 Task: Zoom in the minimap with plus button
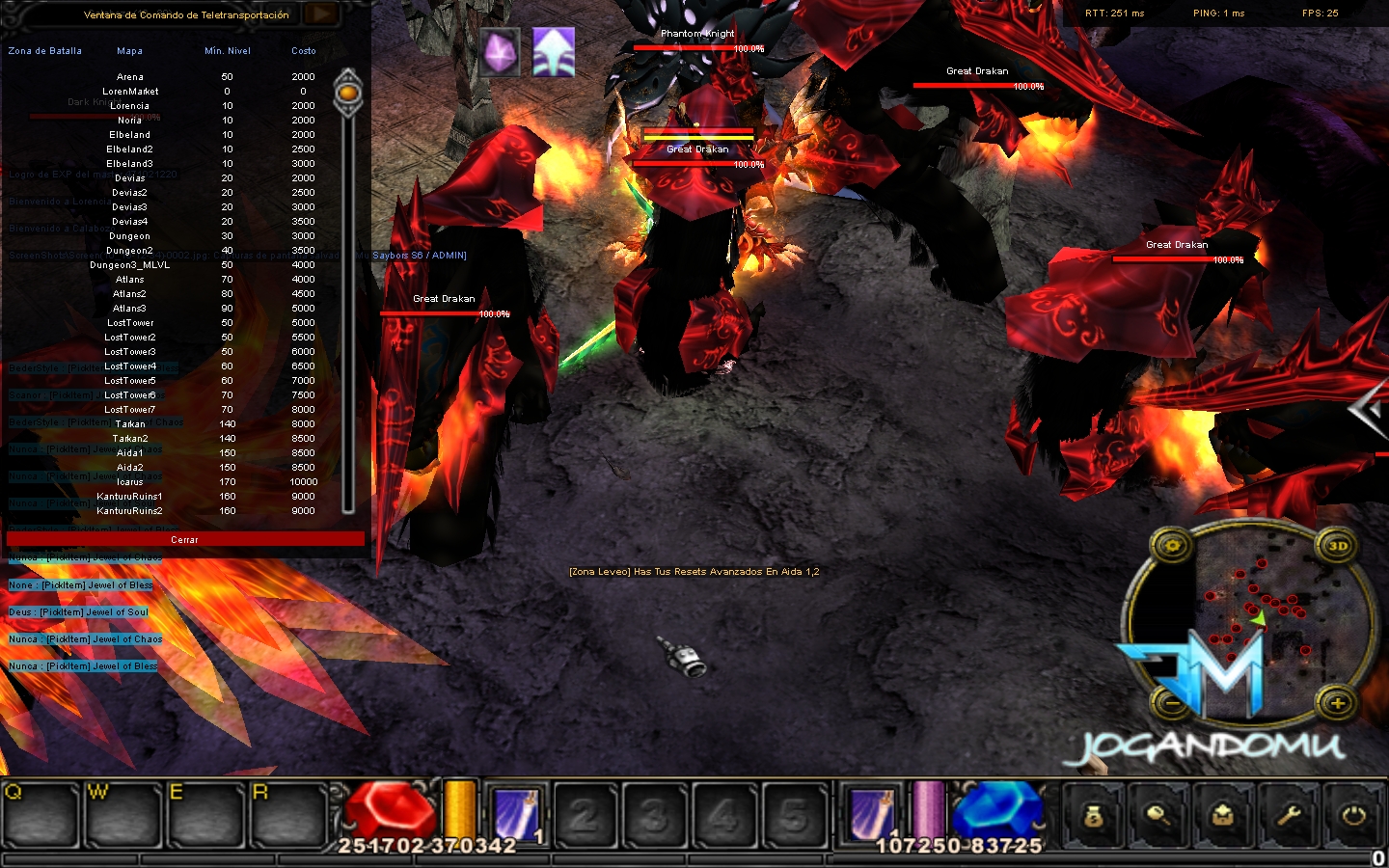[1337, 702]
